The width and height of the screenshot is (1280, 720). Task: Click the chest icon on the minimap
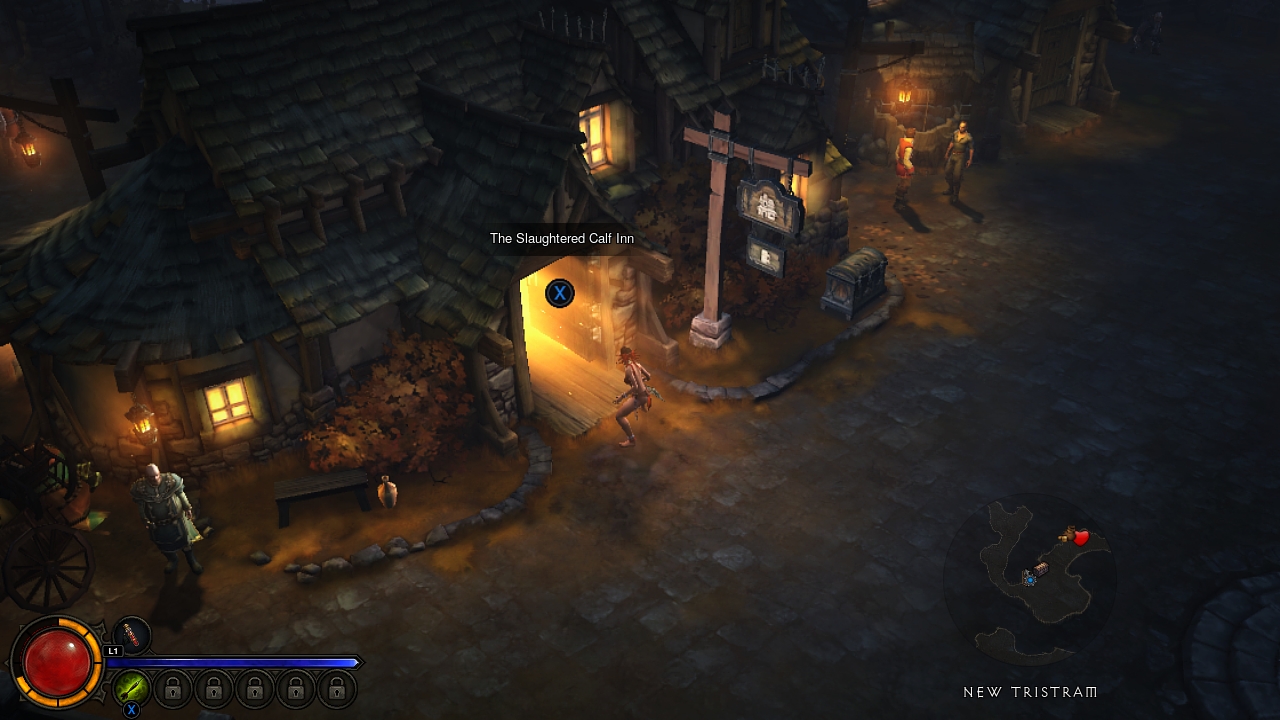[1040, 568]
